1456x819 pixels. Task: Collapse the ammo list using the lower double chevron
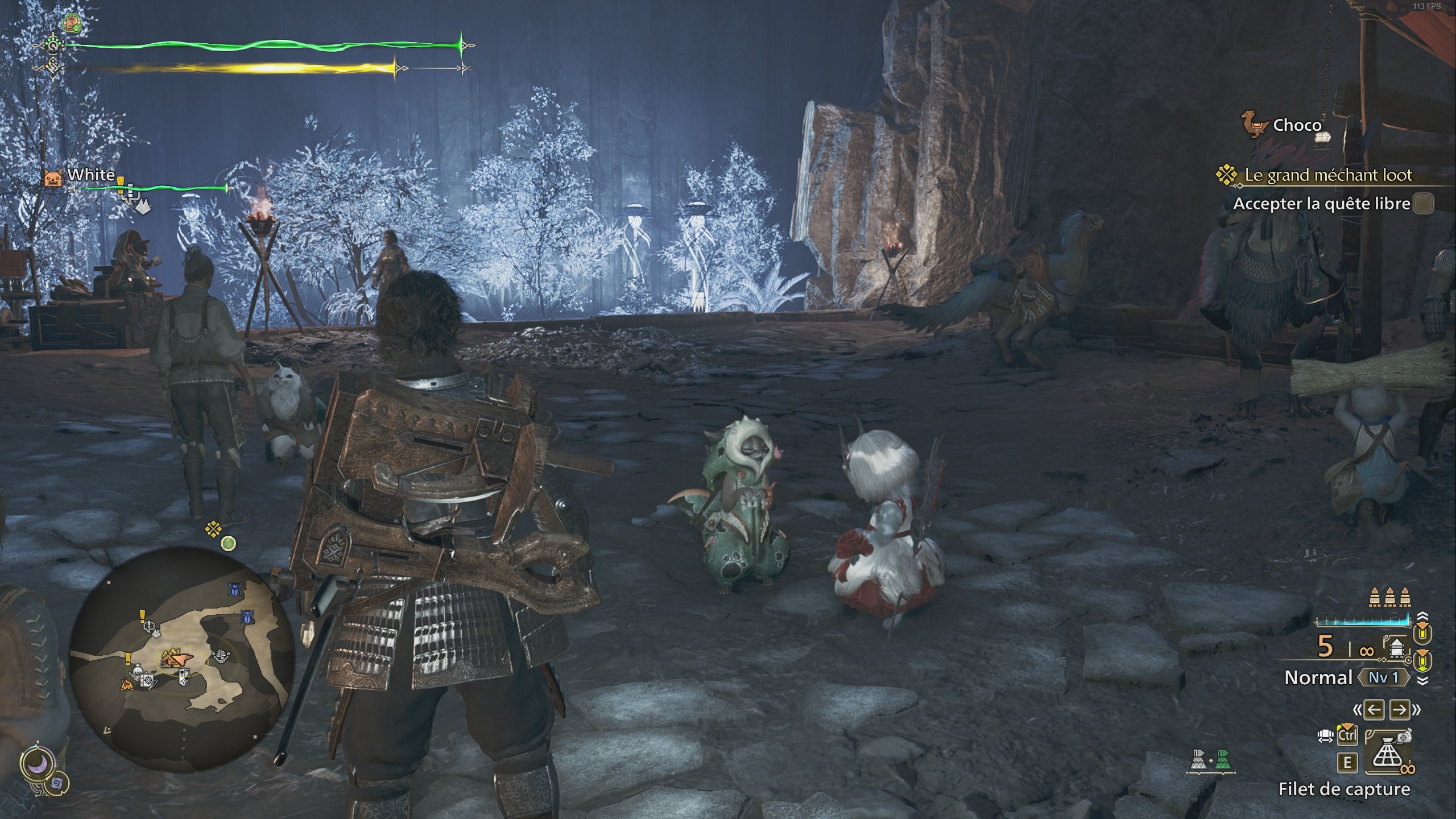coord(1422,680)
